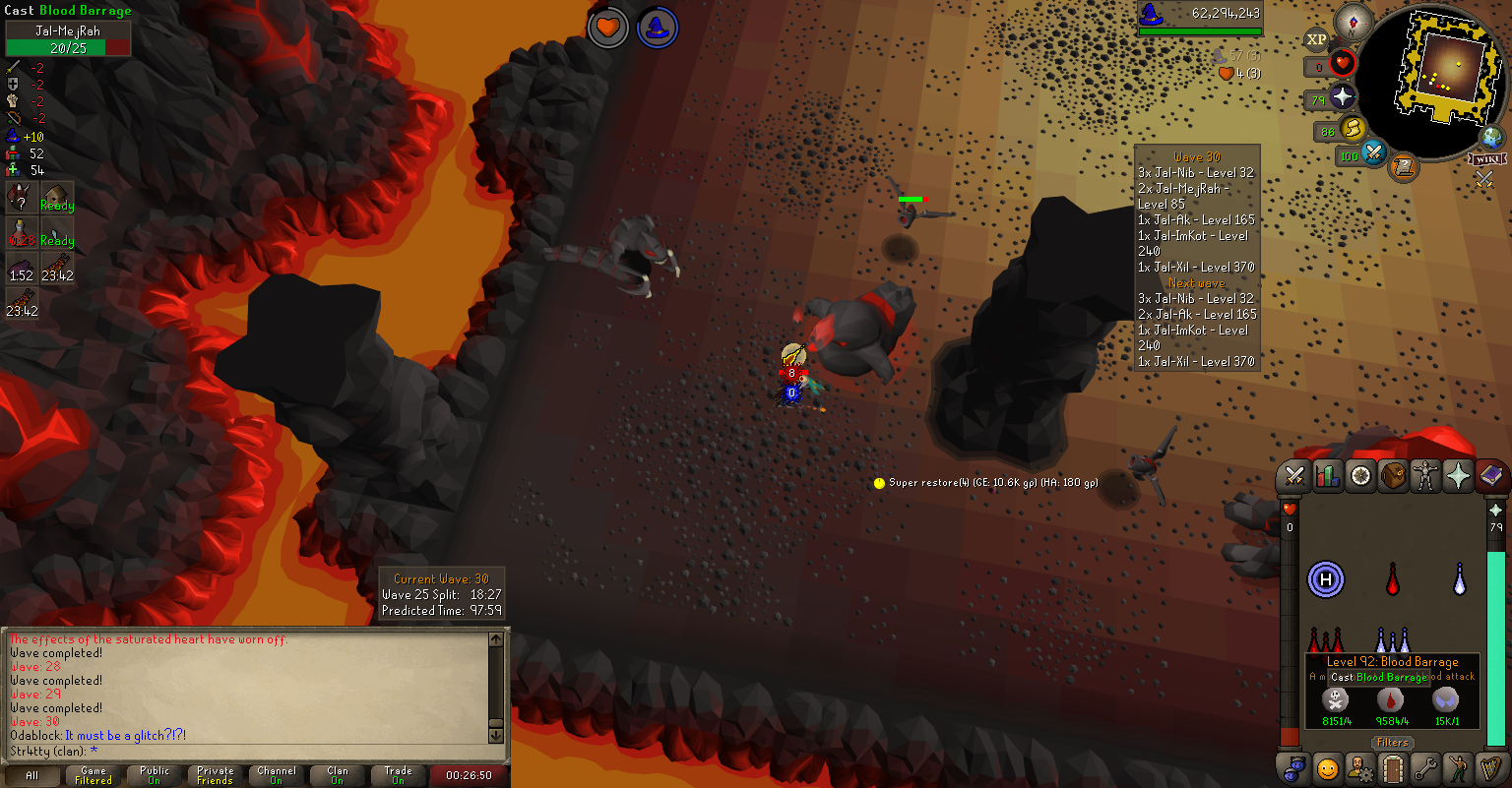Click the compass to face north
The height and width of the screenshot is (788, 1512).
[x=1355, y=21]
